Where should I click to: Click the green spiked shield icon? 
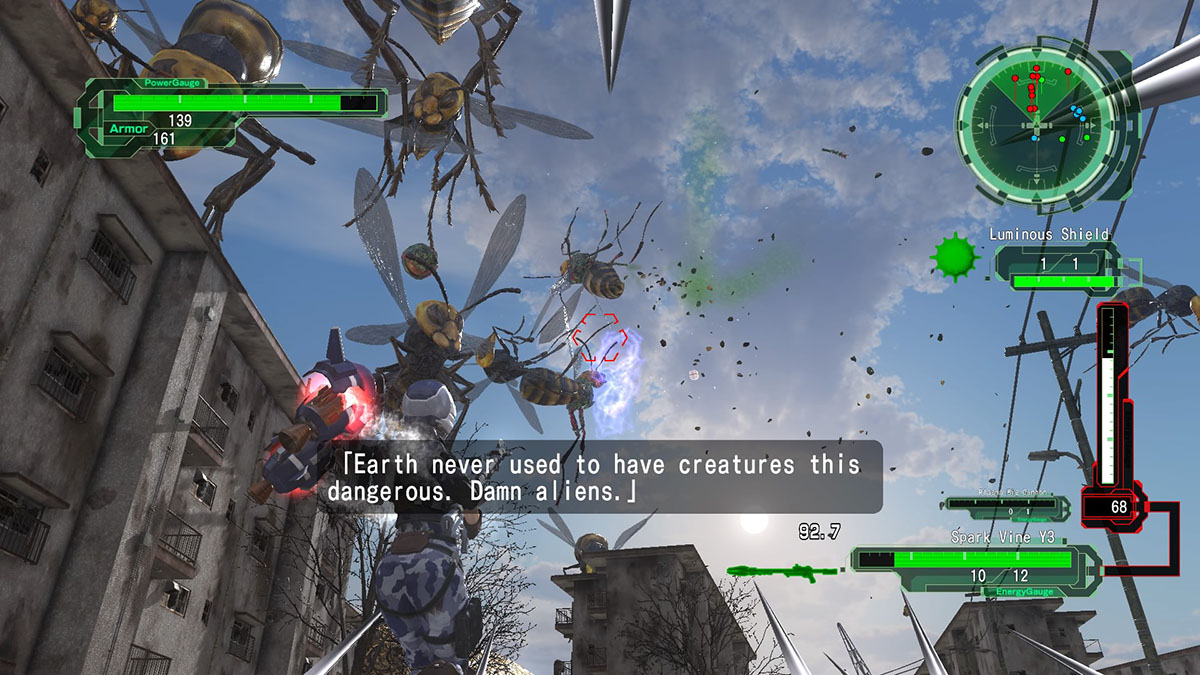point(955,259)
